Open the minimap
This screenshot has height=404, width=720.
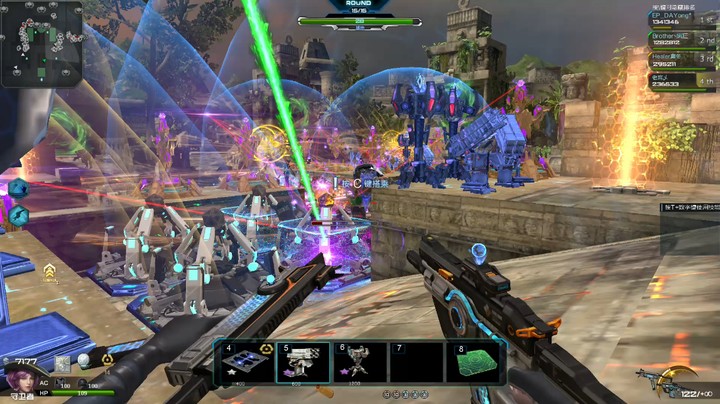[41, 42]
